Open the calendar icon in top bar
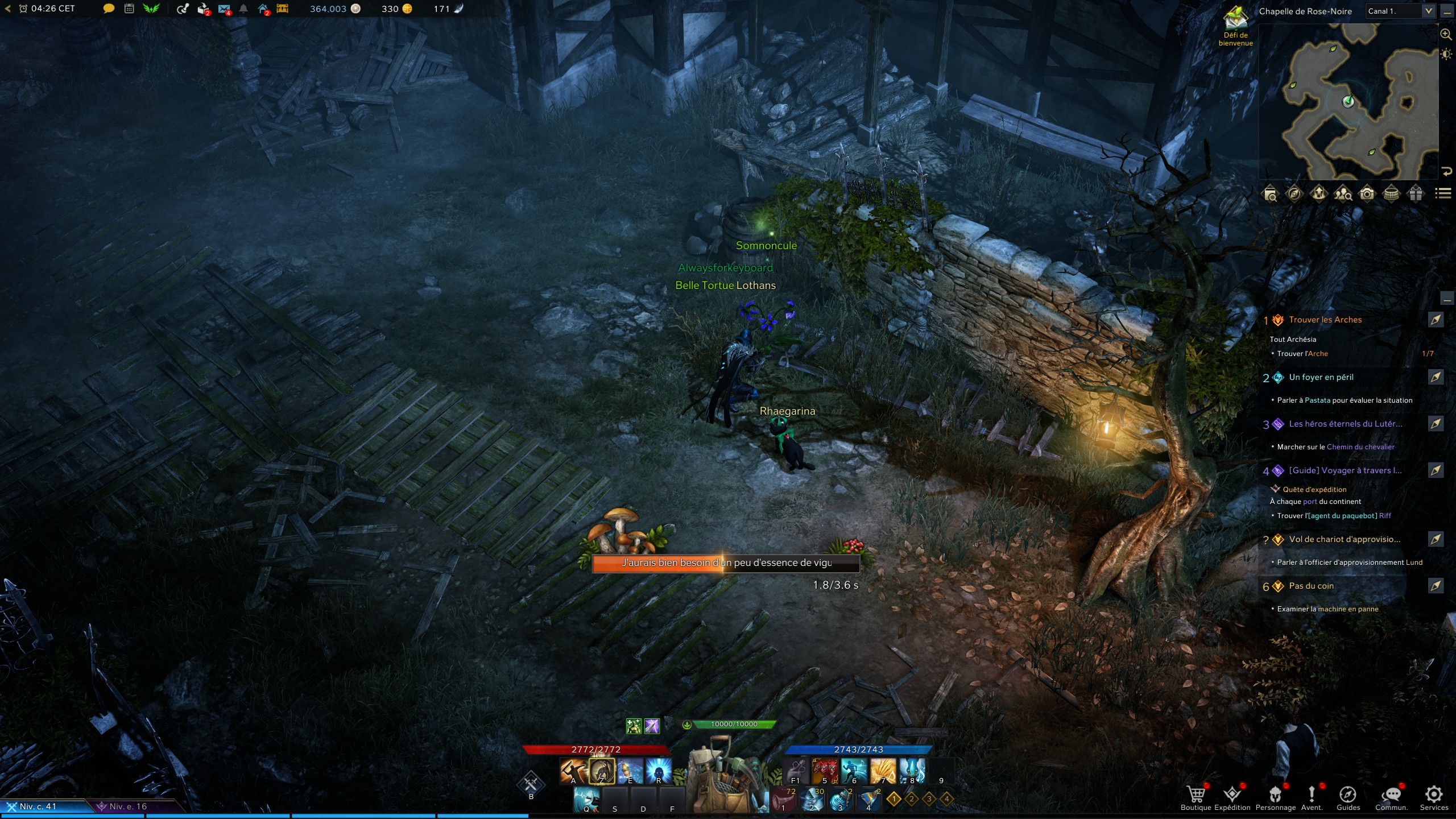The height and width of the screenshot is (819, 1456). pyautogui.click(x=129, y=9)
